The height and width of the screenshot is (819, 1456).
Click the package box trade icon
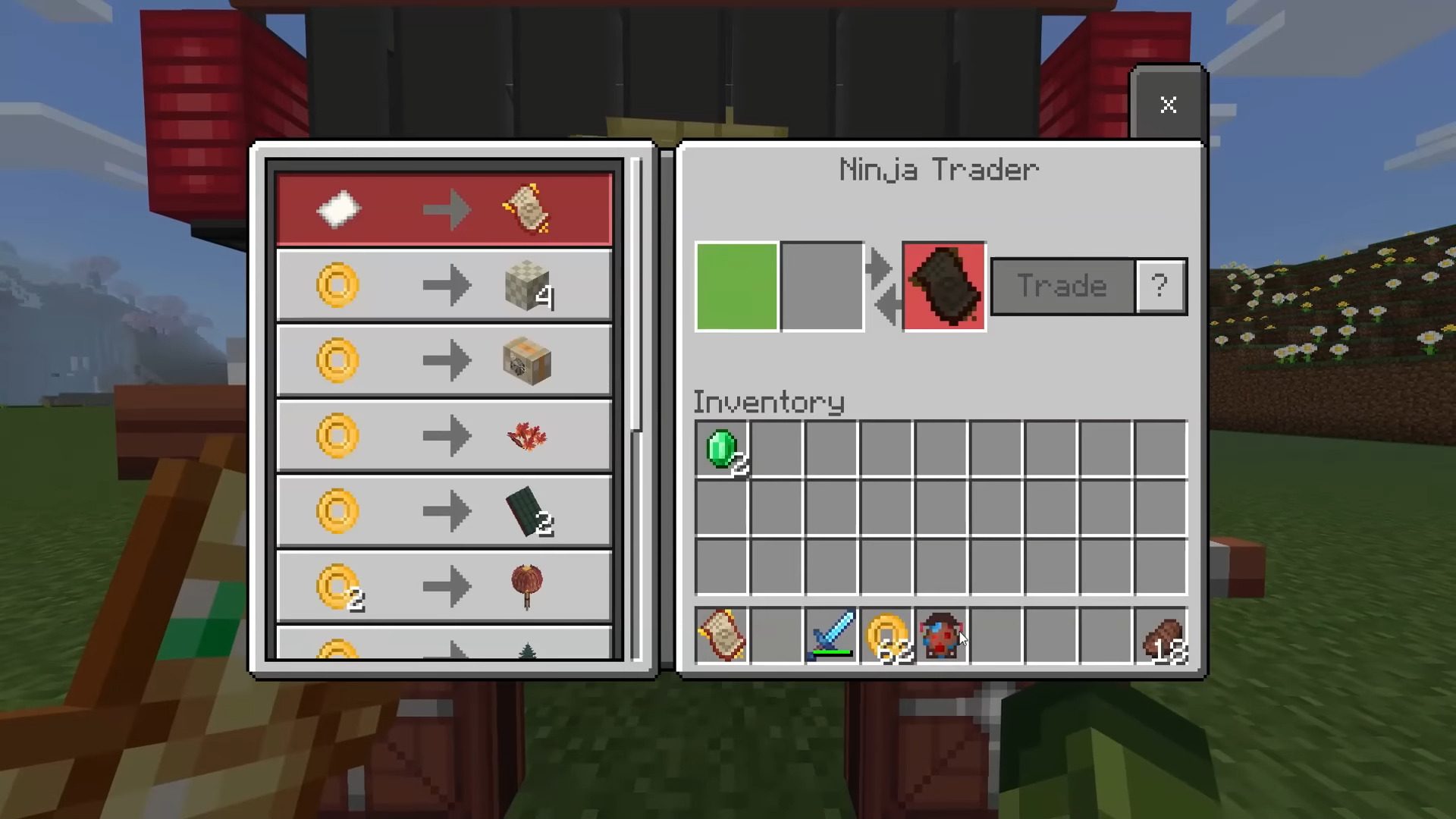529,361
